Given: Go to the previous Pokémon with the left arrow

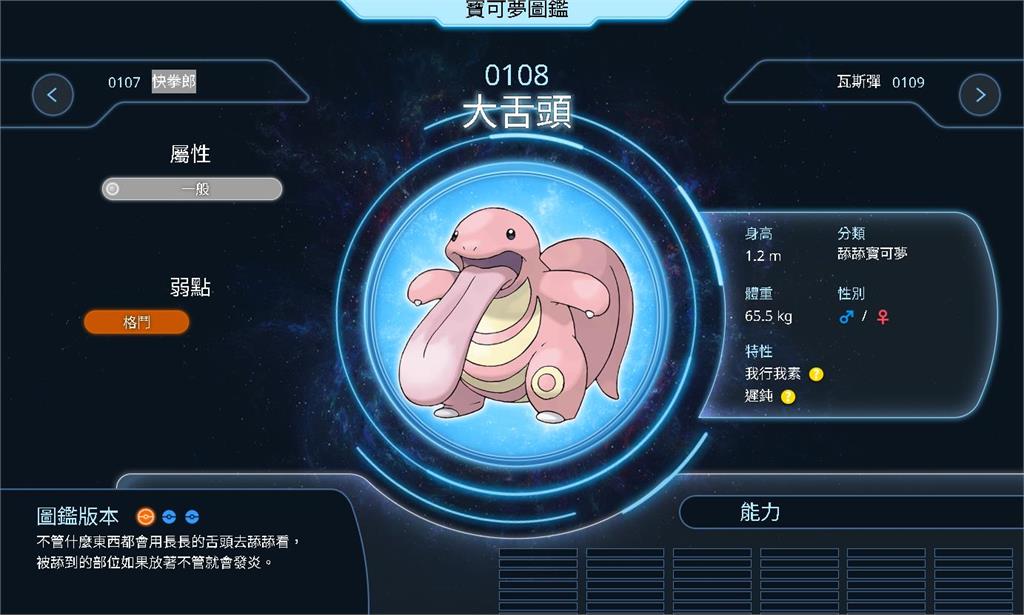Looking at the screenshot, I should tap(52, 95).
